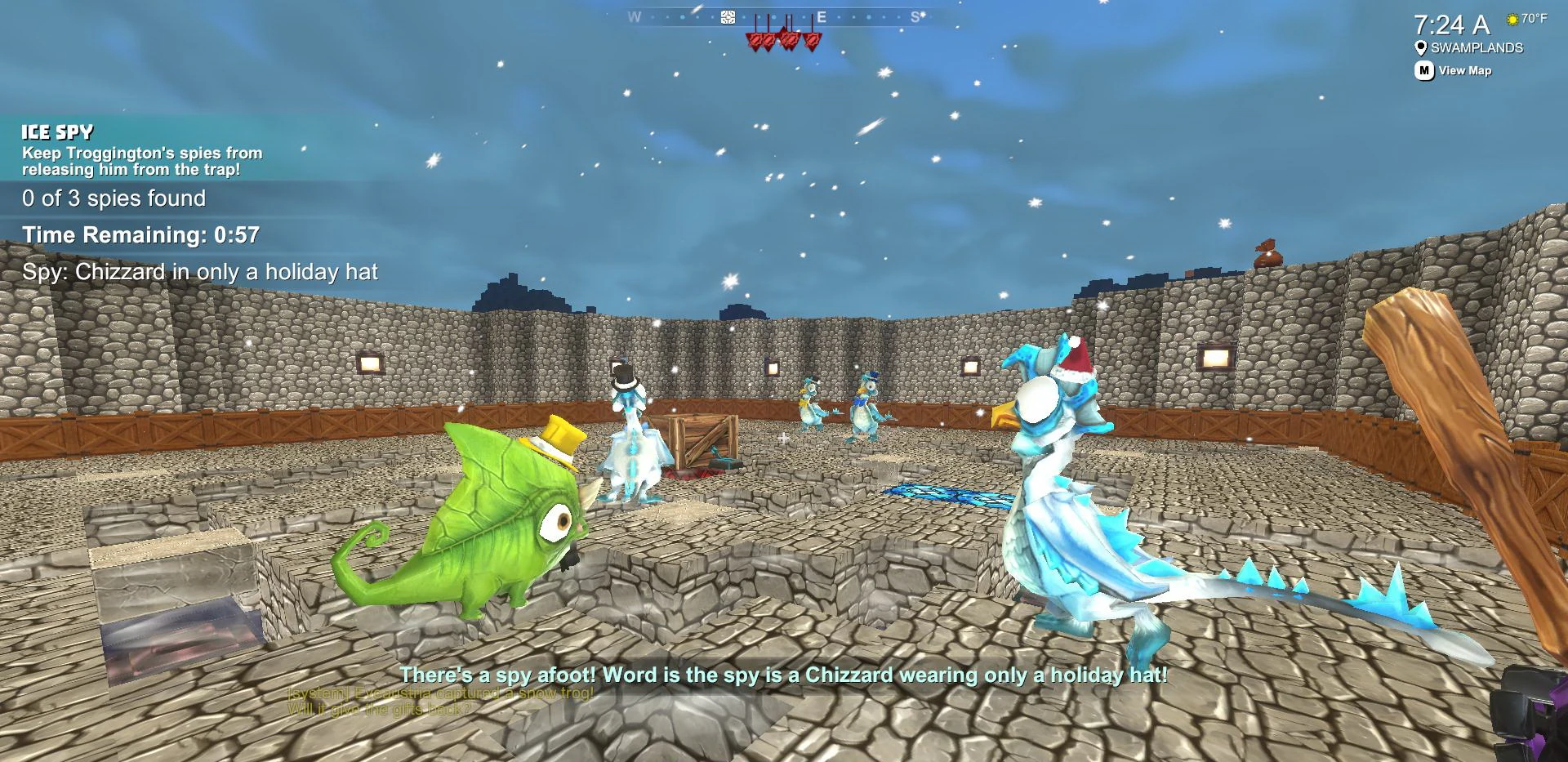
Task: Click the 0 of 3 spies found counter
Action: pyautogui.click(x=114, y=198)
